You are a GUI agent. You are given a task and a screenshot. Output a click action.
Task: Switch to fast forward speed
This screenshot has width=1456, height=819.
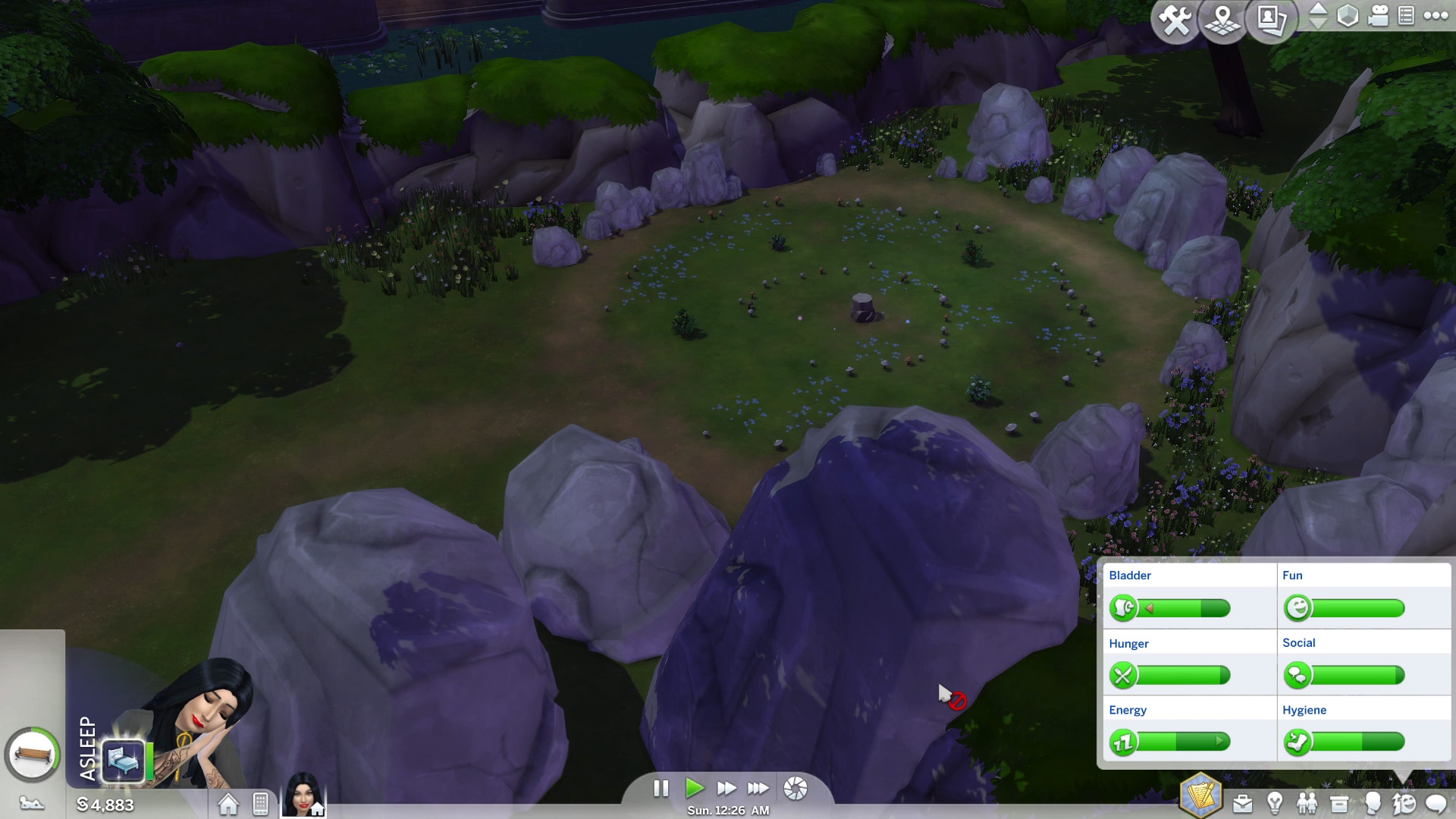726,789
